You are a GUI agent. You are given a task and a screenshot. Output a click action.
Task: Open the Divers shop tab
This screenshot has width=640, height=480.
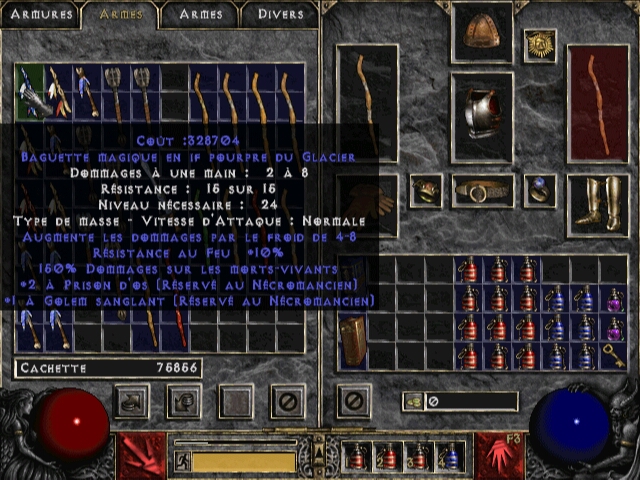point(280,14)
